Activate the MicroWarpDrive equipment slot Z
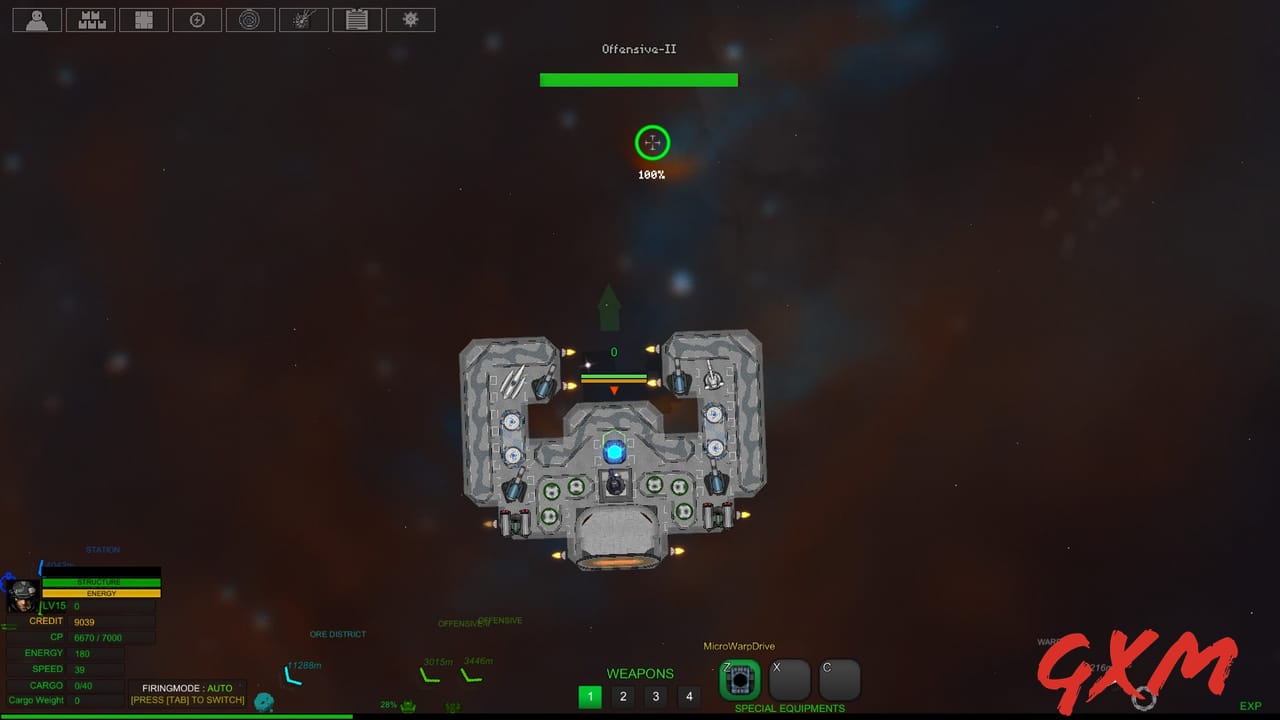 point(739,680)
